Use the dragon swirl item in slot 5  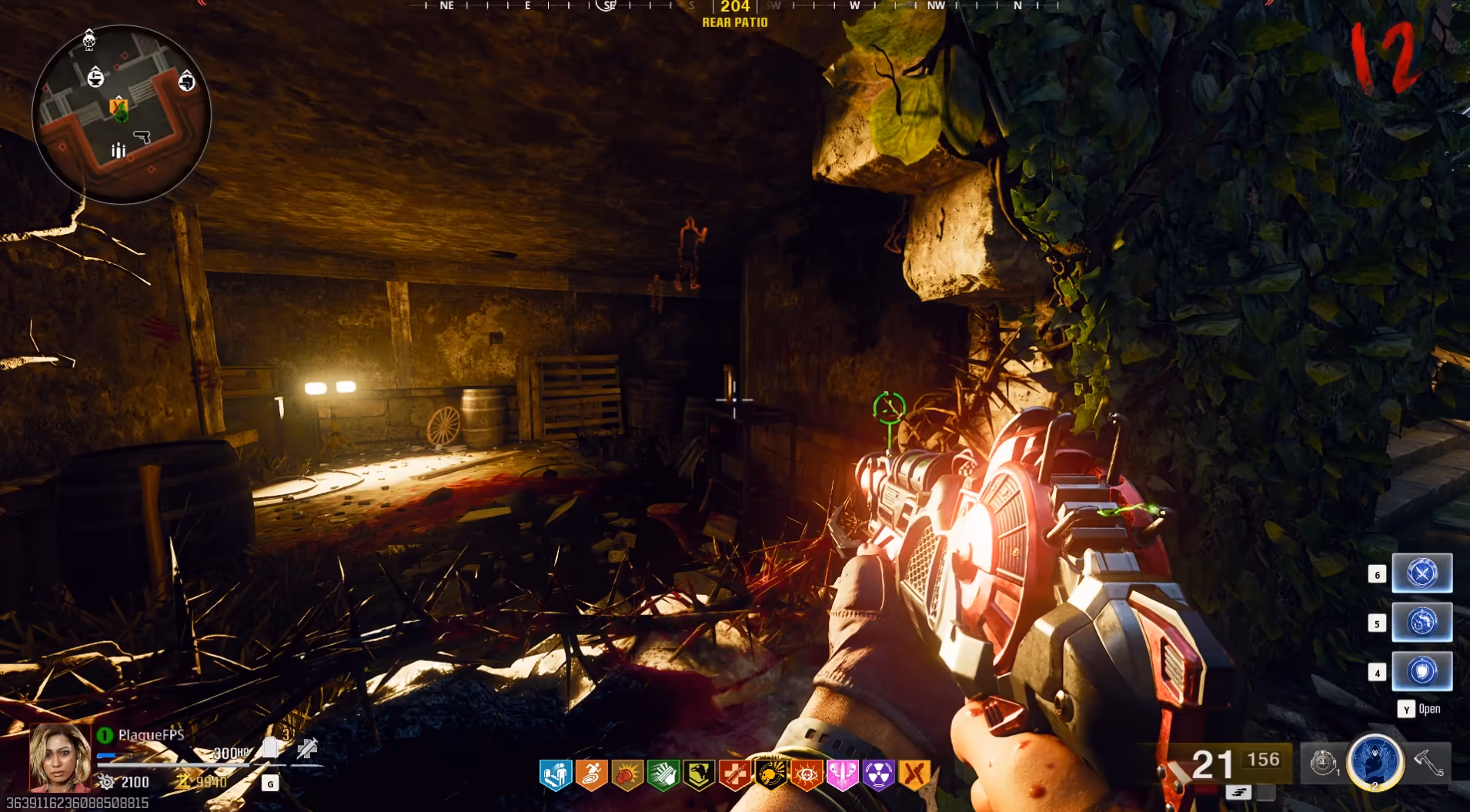point(1422,622)
